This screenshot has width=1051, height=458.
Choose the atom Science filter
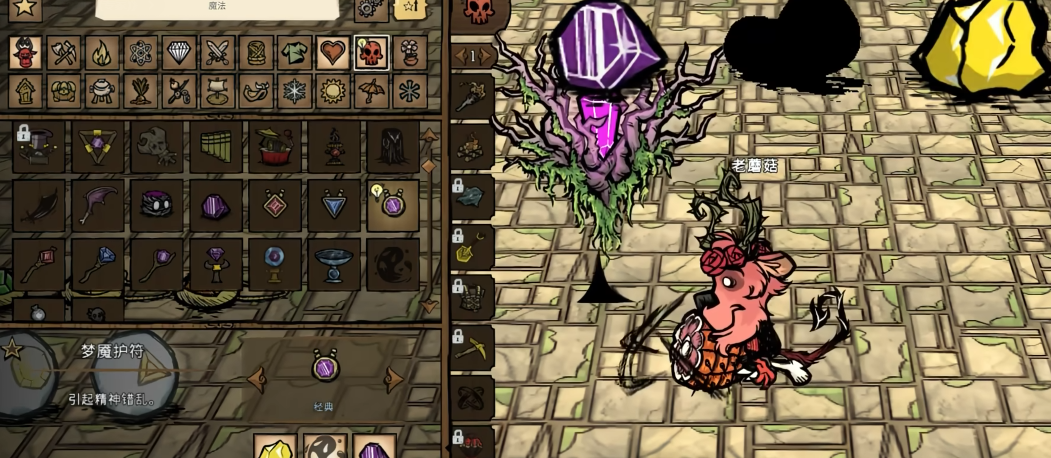click(139, 53)
